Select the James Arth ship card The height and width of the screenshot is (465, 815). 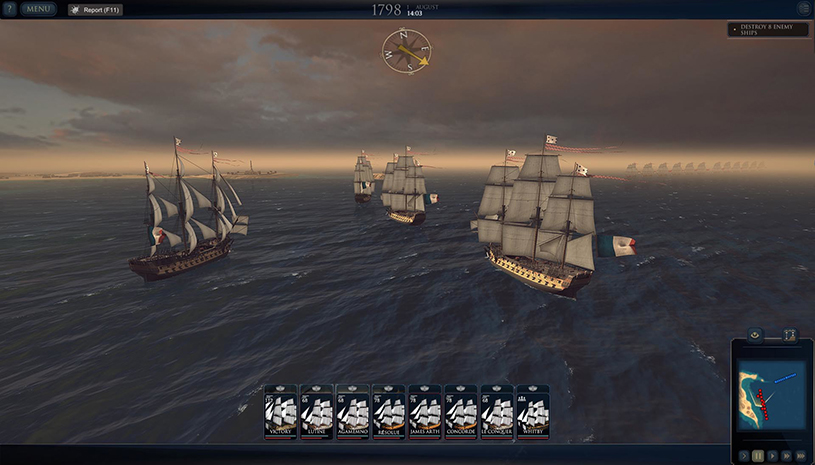[x=425, y=412]
